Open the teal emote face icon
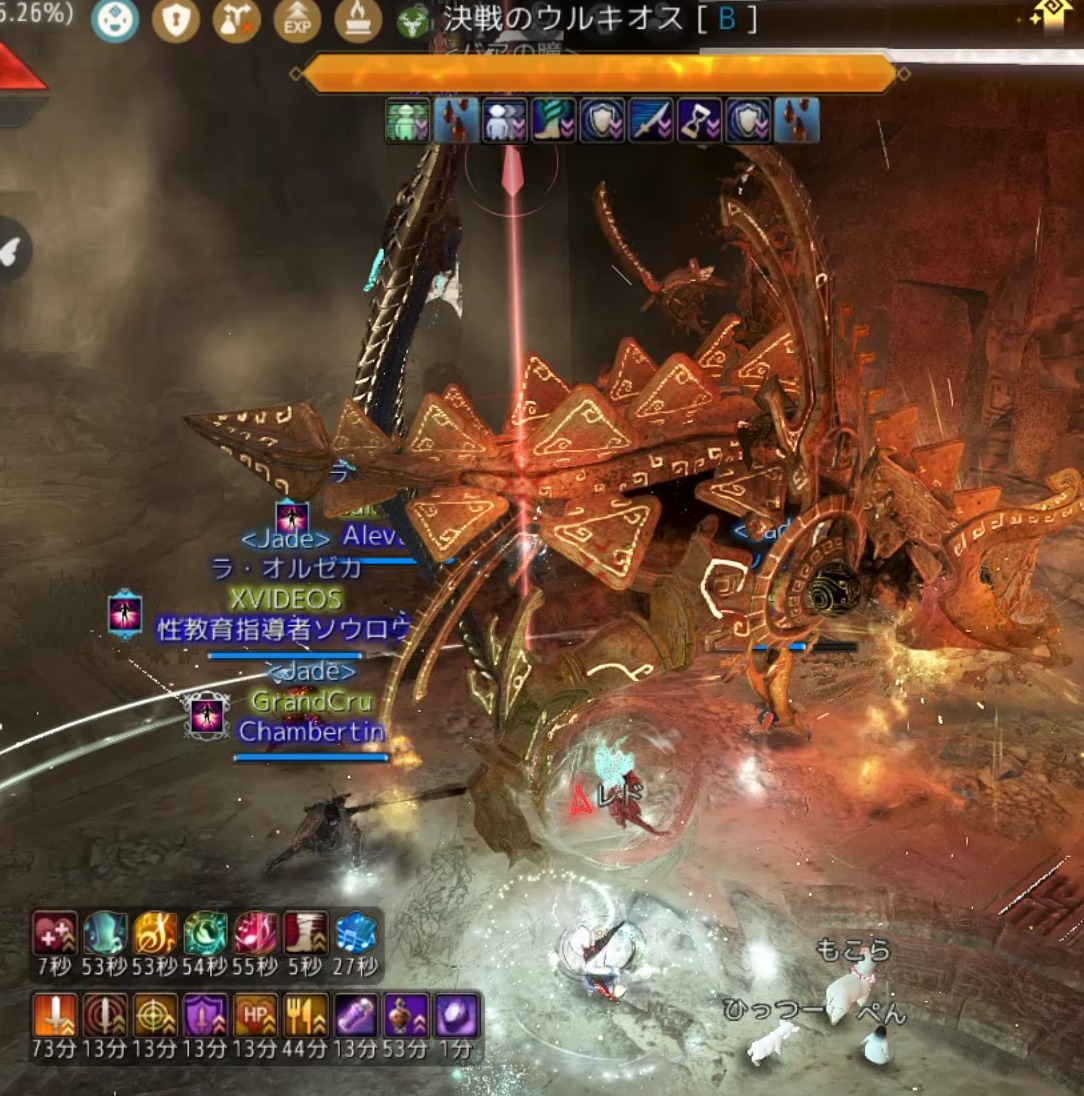 (115, 20)
